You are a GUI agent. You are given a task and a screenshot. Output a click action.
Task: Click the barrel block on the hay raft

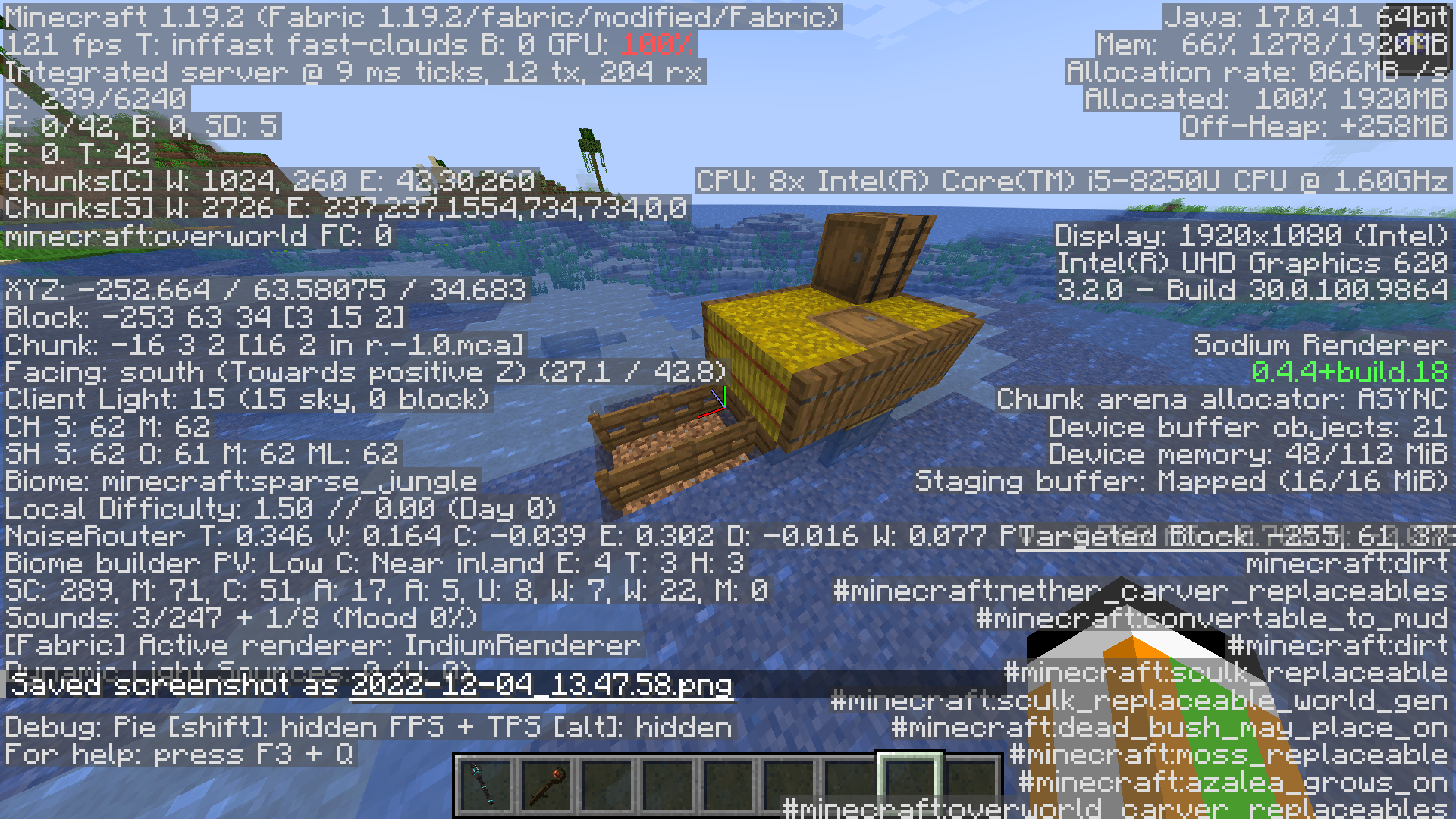tap(864, 258)
